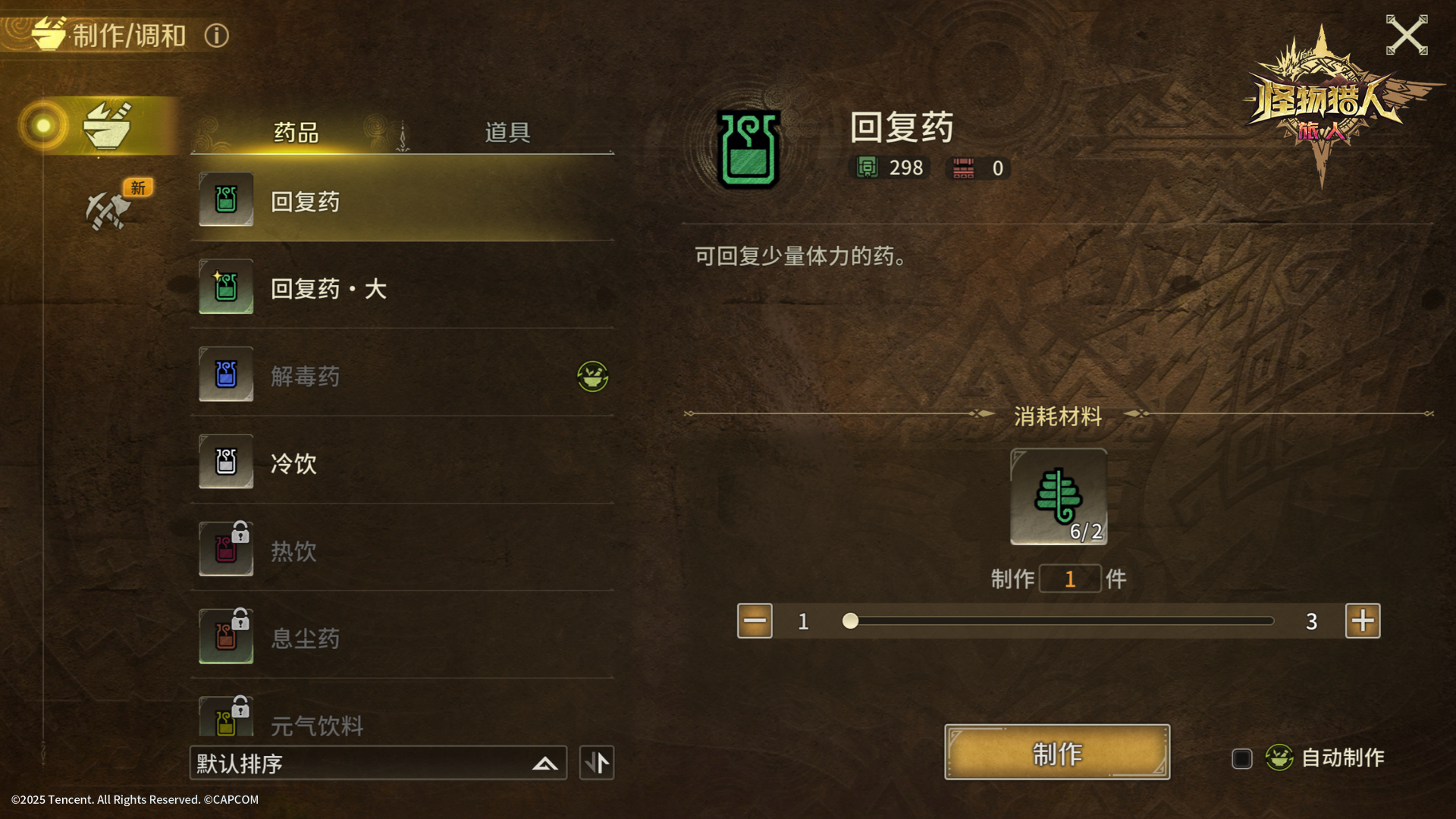Click the herb material icon showing 6/2
The height and width of the screenshot is (819, 1456).
click(1057, 497)
